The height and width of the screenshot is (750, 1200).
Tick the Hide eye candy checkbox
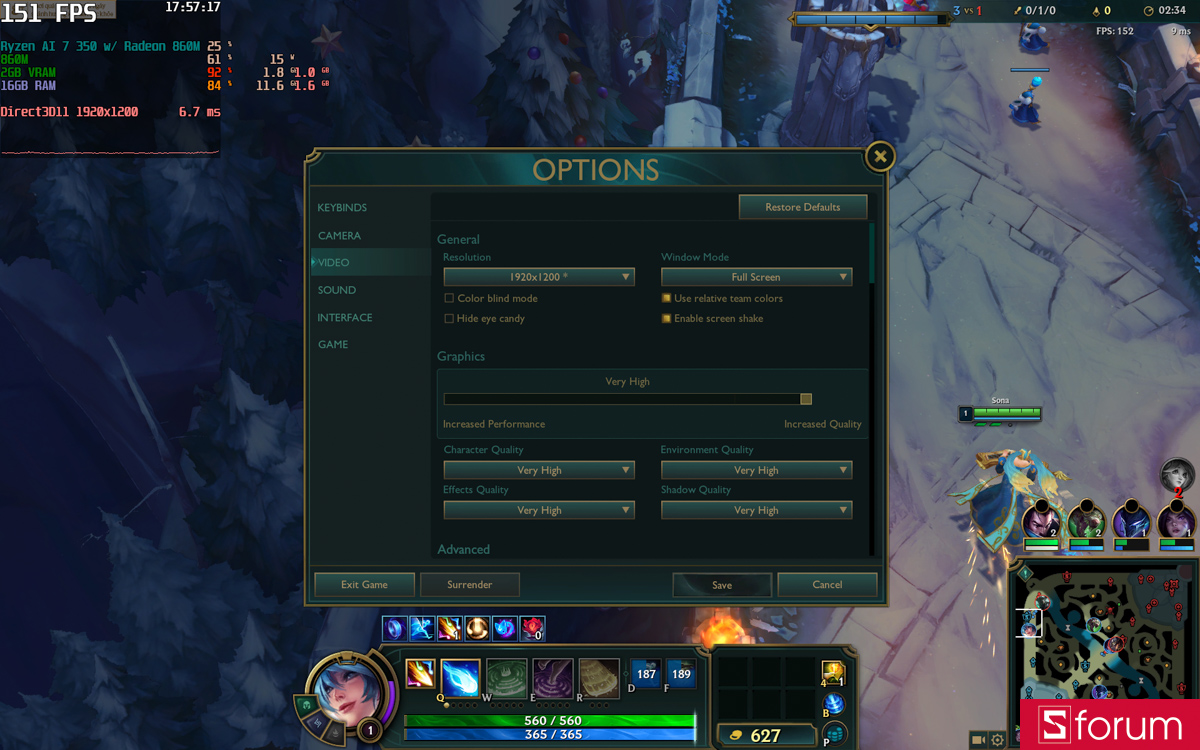449,319
